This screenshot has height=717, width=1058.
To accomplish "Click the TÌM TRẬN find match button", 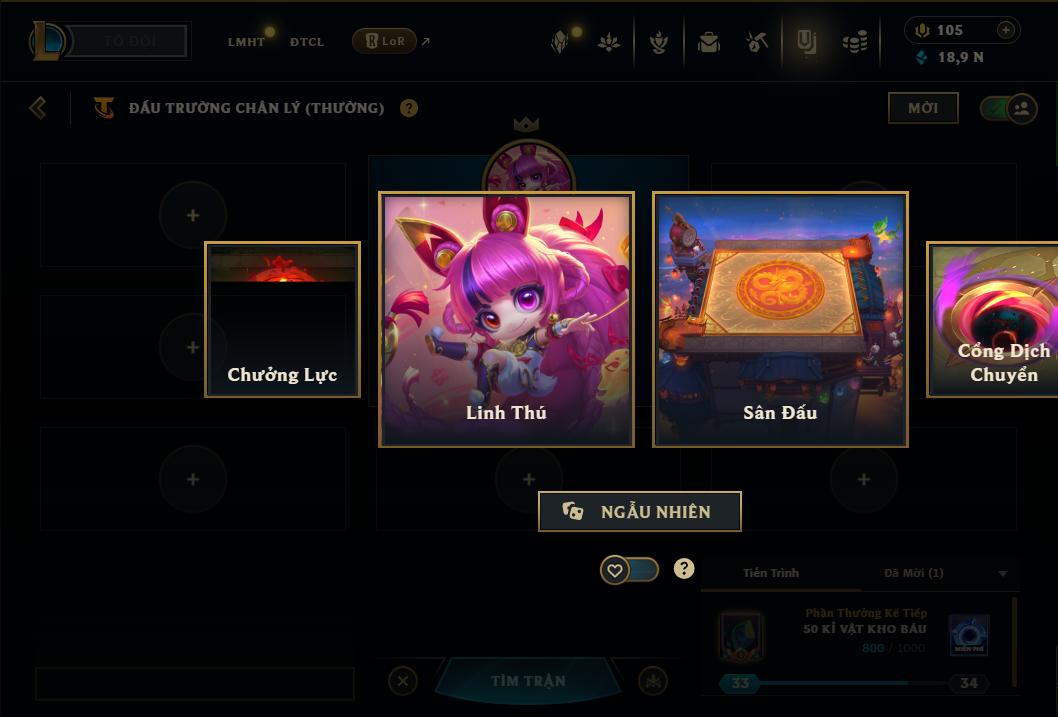I will tap(528, 681).
